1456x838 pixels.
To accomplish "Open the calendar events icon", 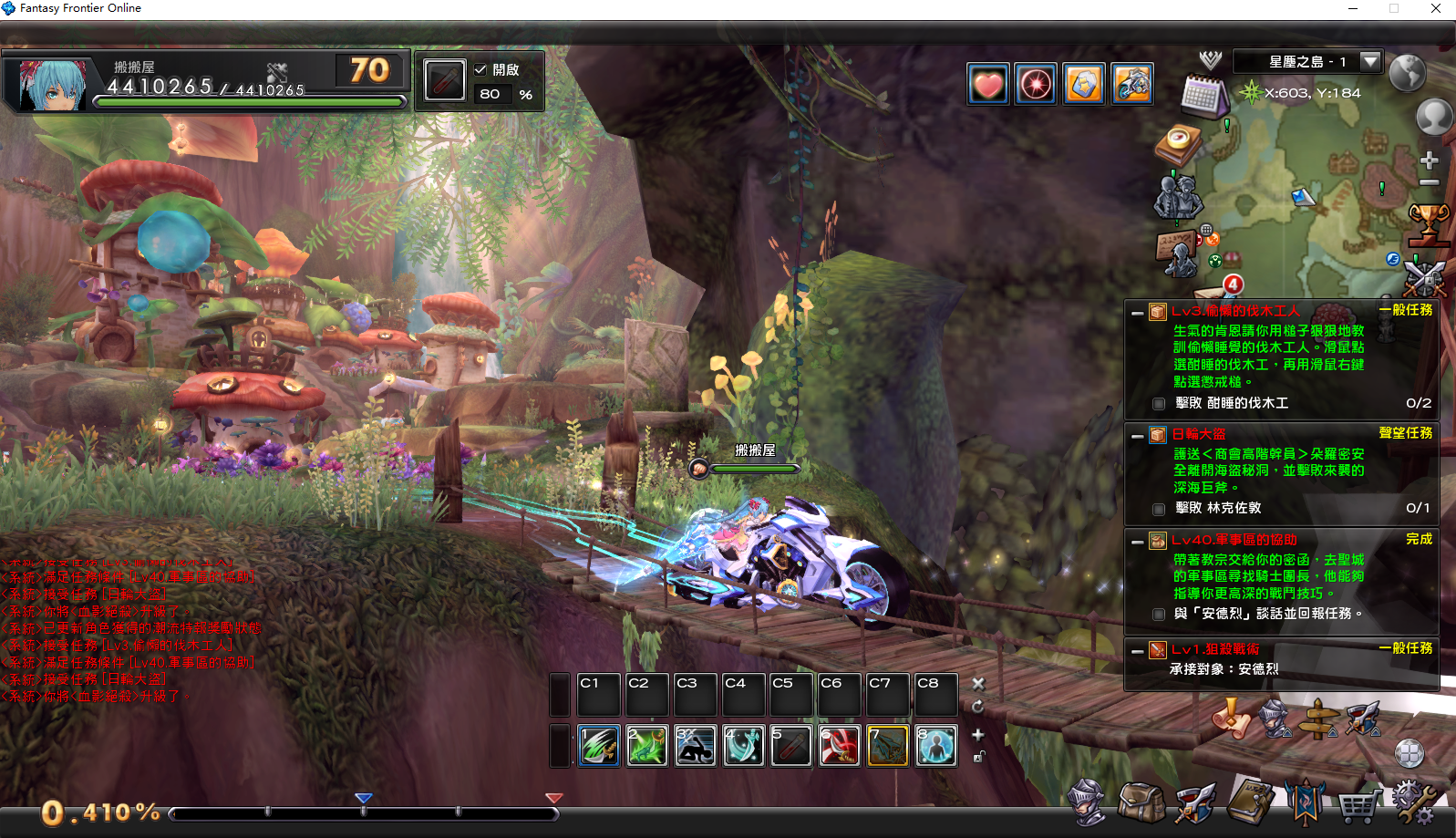I will point(1204,95).
